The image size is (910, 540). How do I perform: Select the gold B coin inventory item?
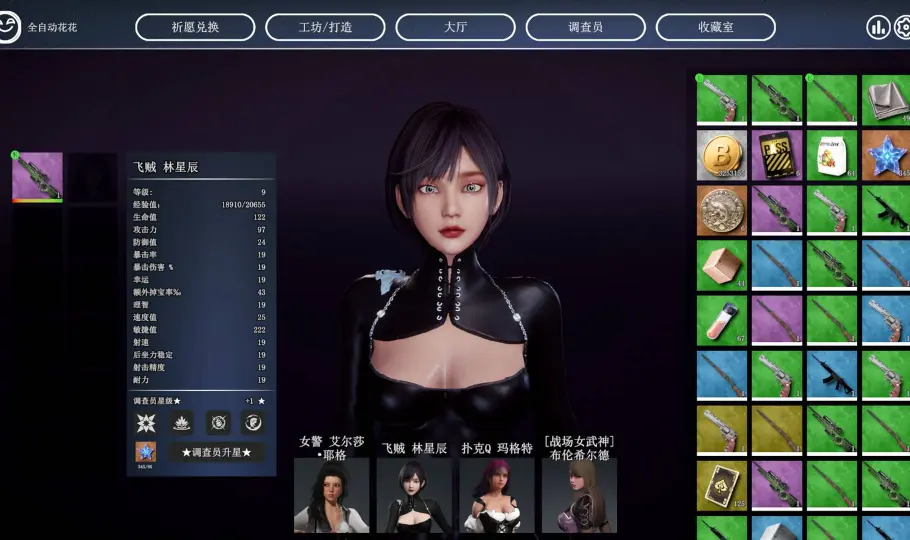point(722,155)
